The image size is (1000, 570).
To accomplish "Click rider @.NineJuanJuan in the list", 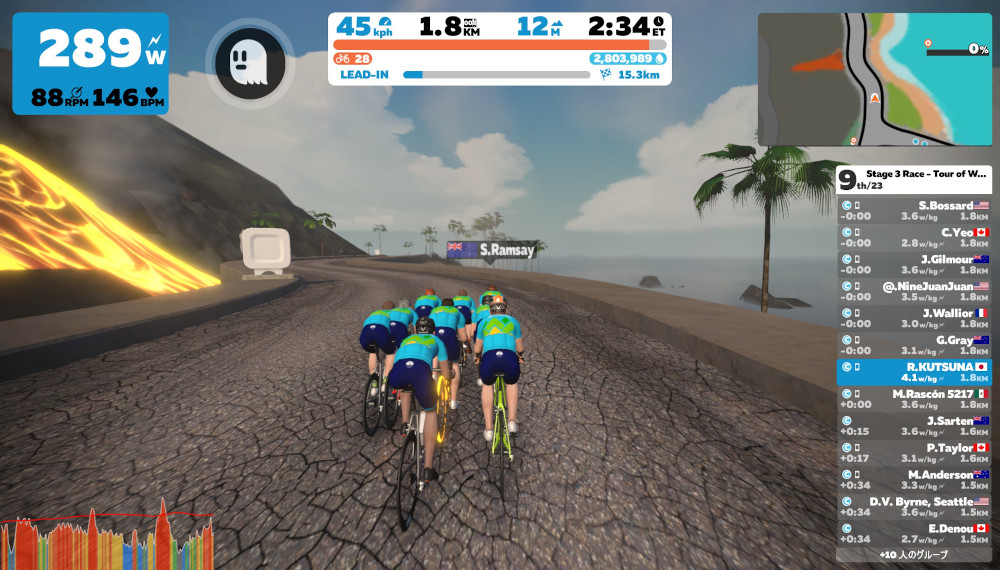I will point(913,291).
